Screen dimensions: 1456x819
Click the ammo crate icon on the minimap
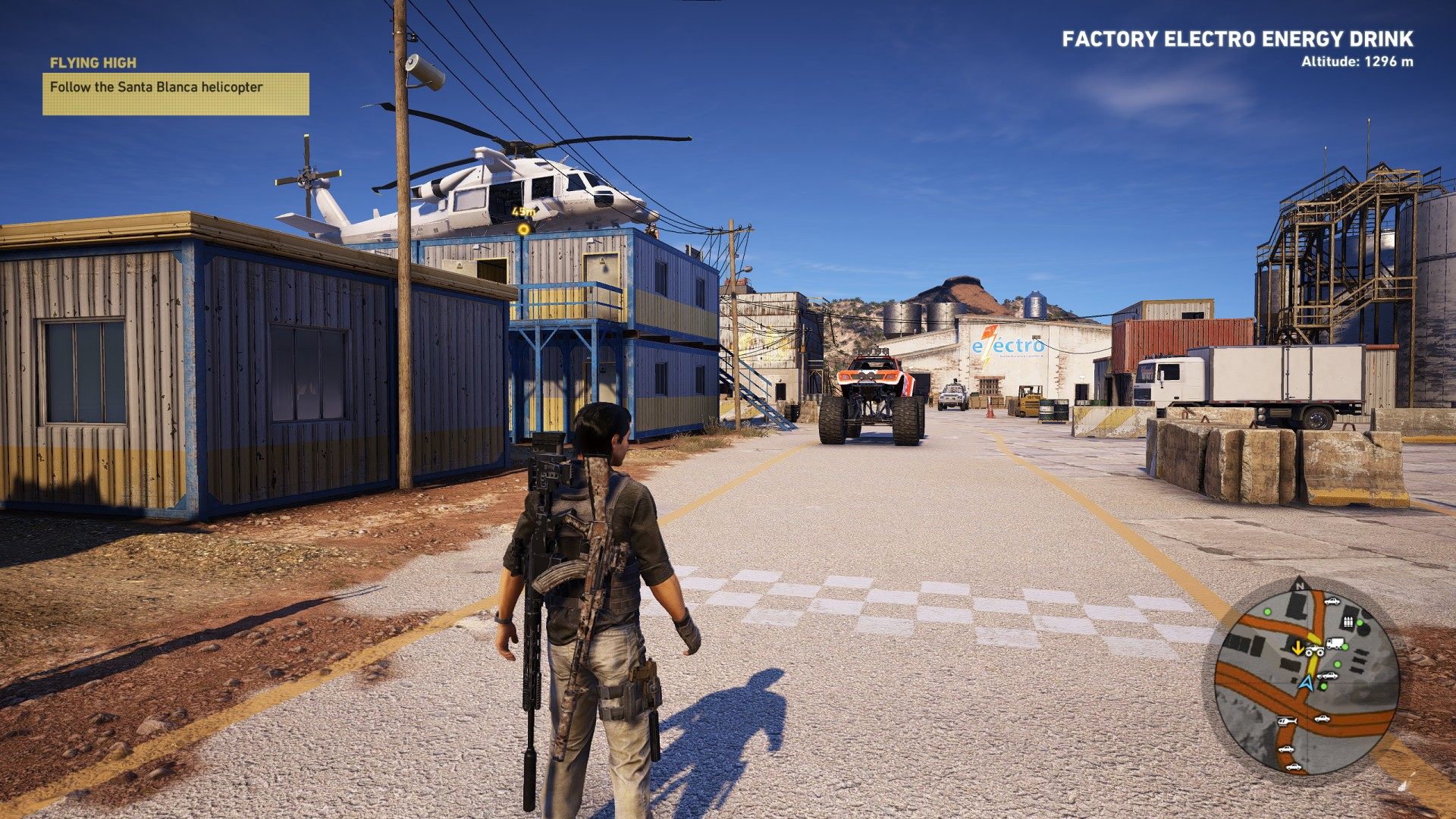(x=1348, y=623)
